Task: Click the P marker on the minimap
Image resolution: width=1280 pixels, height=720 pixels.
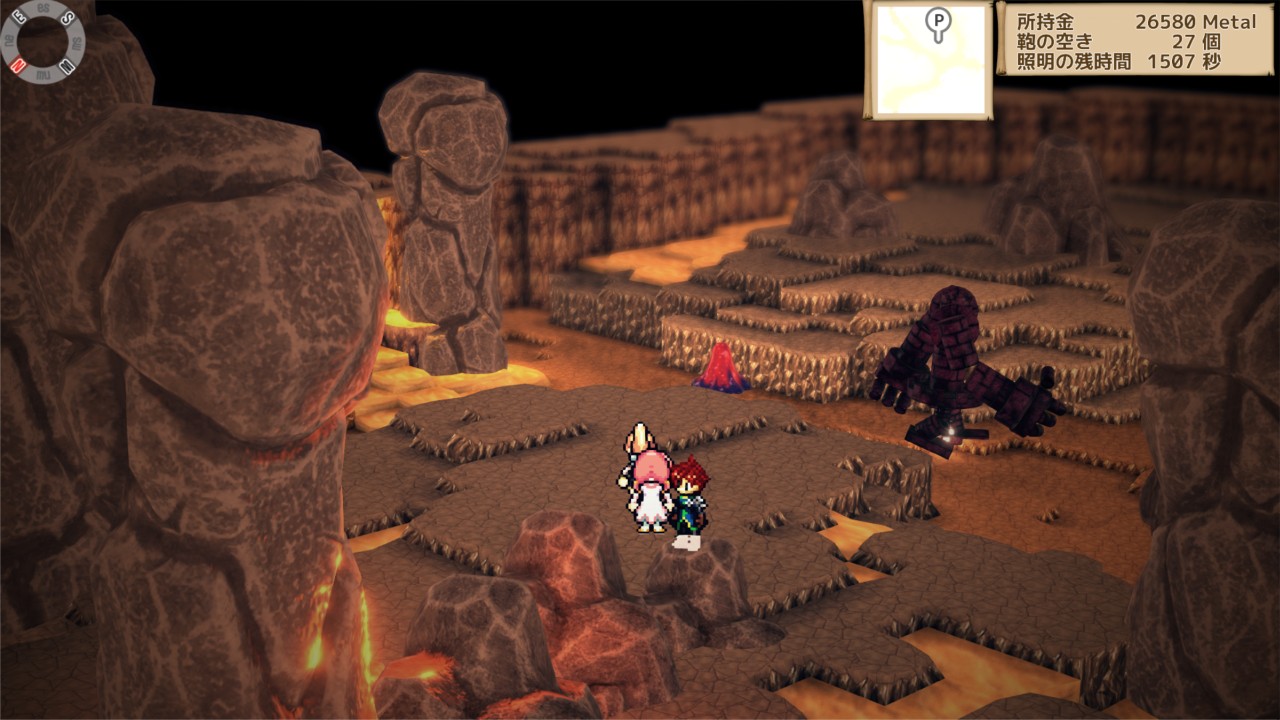Action: [937, 22]
